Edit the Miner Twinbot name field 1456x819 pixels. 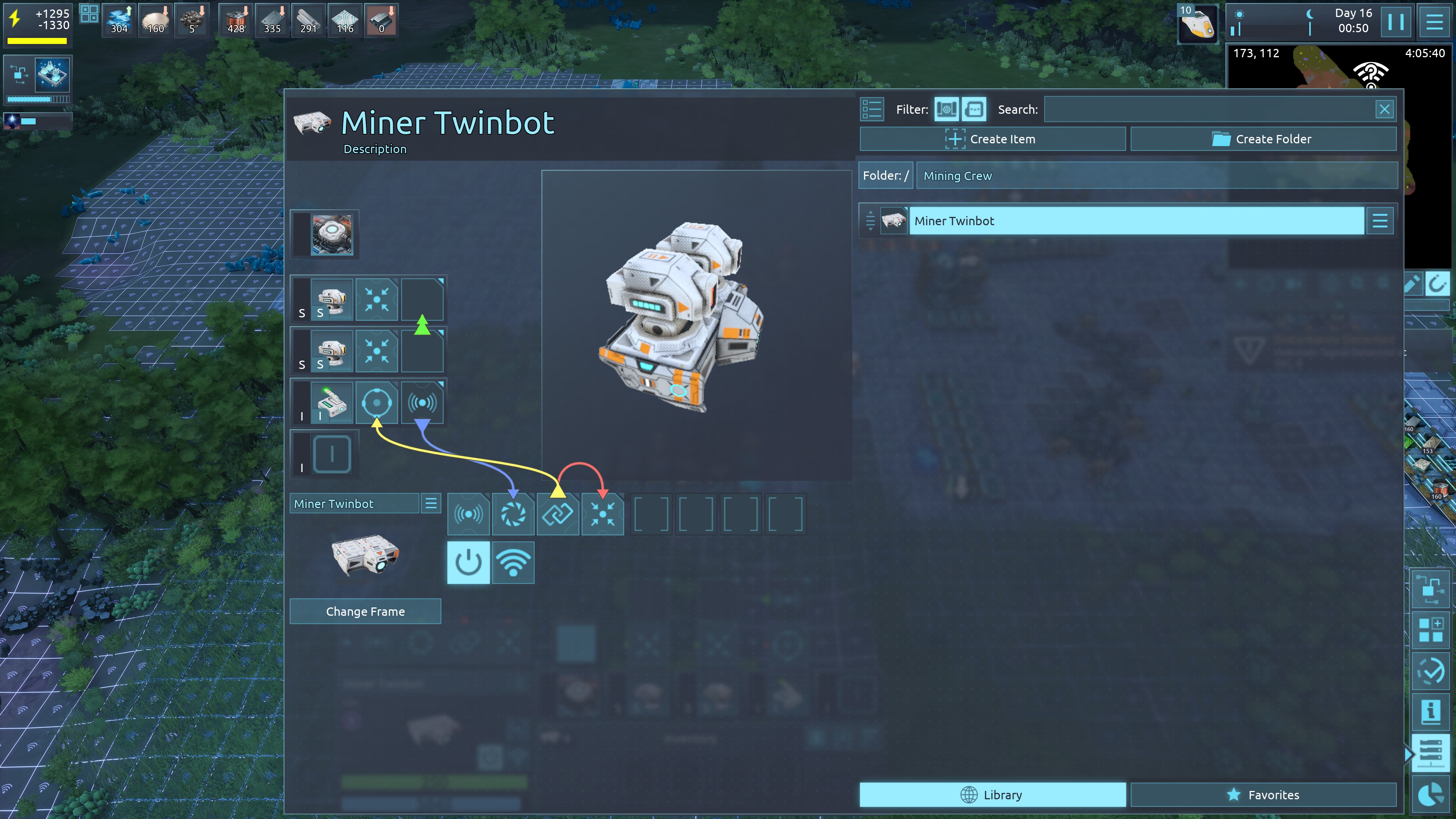click(x=355, y=504)
